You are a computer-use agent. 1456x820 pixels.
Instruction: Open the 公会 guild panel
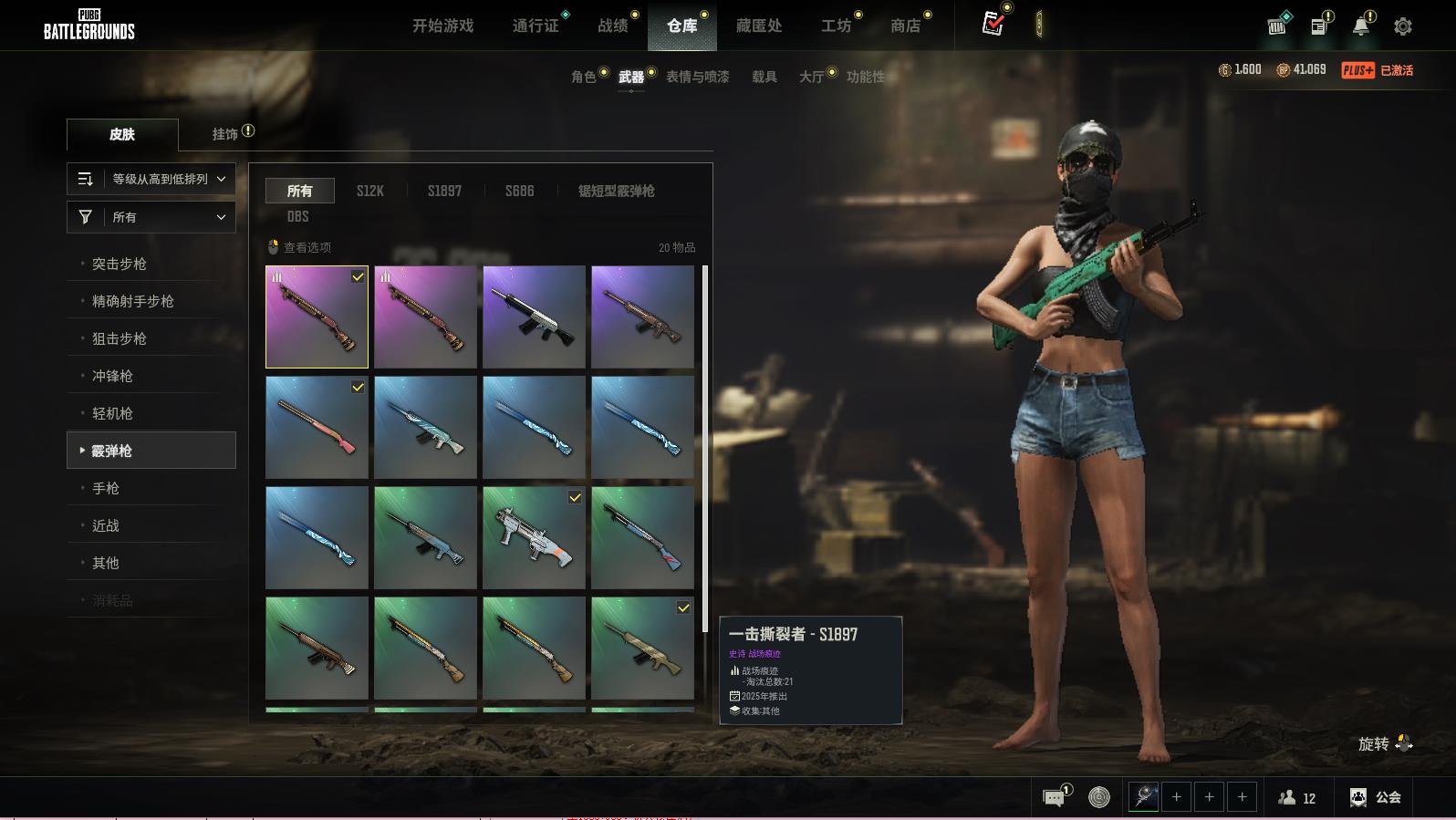[x=1376, y=797]
